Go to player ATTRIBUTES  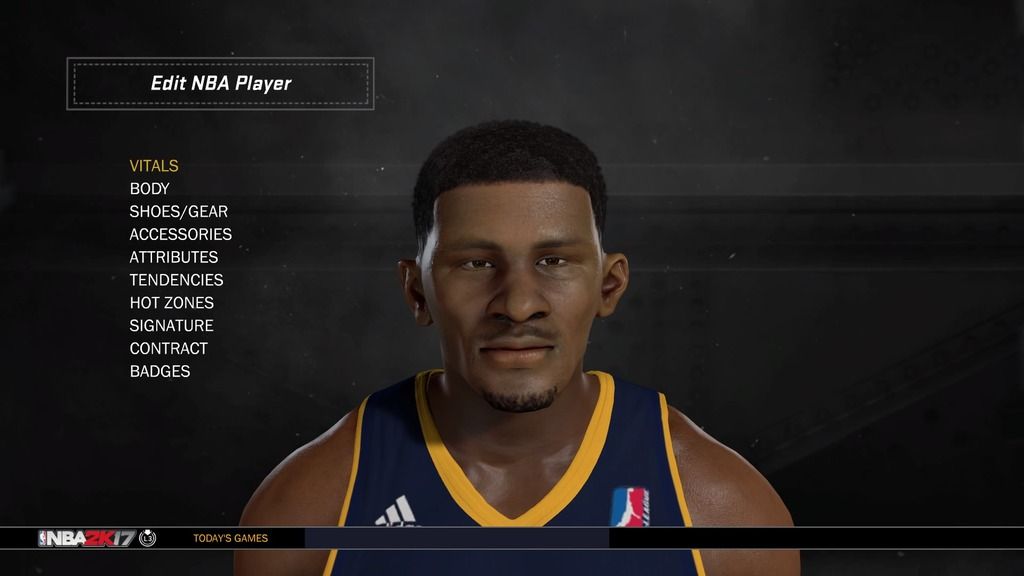pyautogui.click(x=173, y=257)
